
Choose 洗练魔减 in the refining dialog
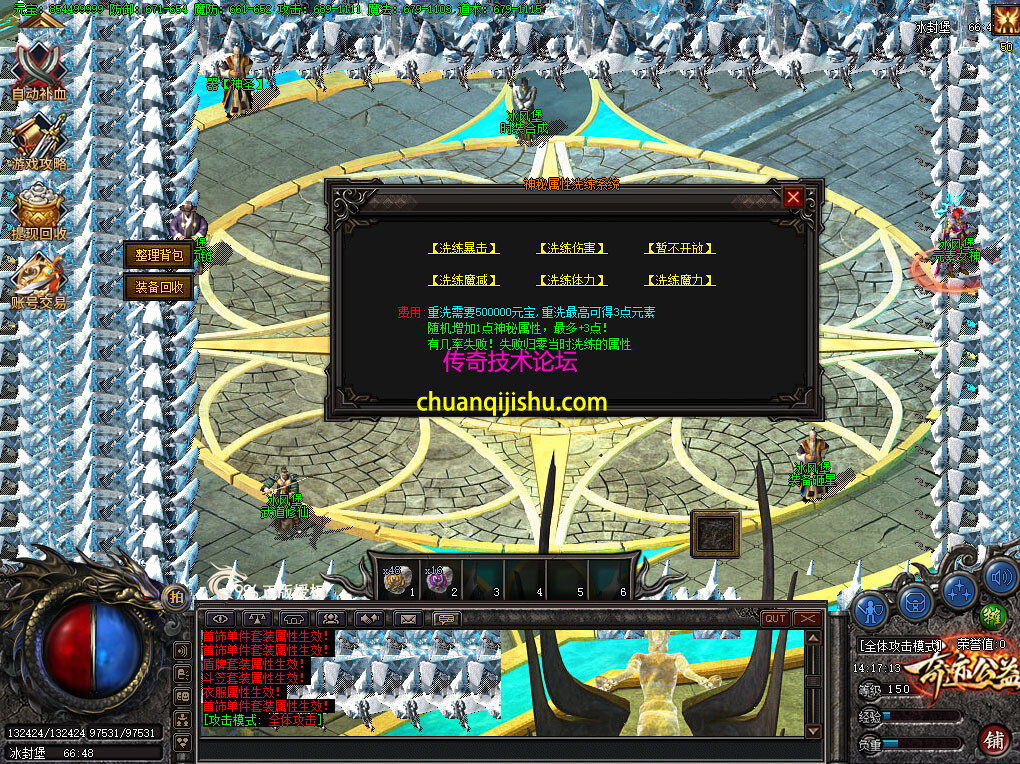(x=464, y=280)
